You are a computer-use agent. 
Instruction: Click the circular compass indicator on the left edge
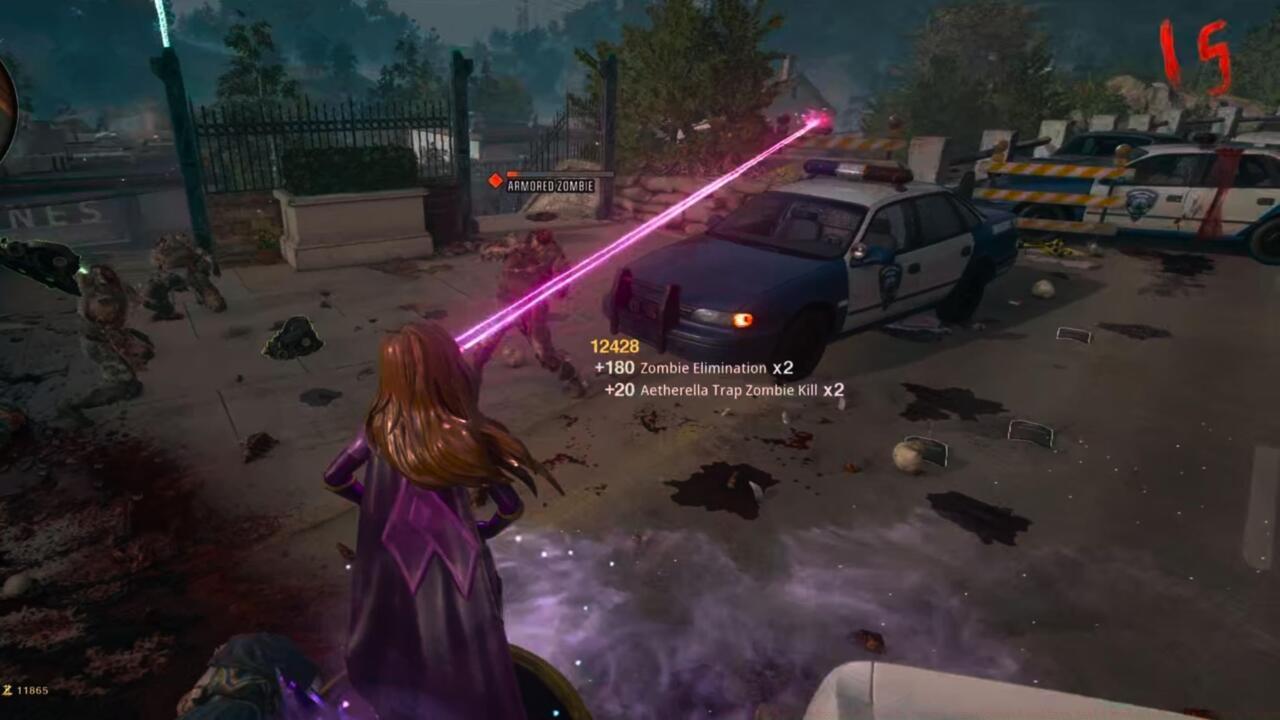pyautogui.click(x=6, y=110)
